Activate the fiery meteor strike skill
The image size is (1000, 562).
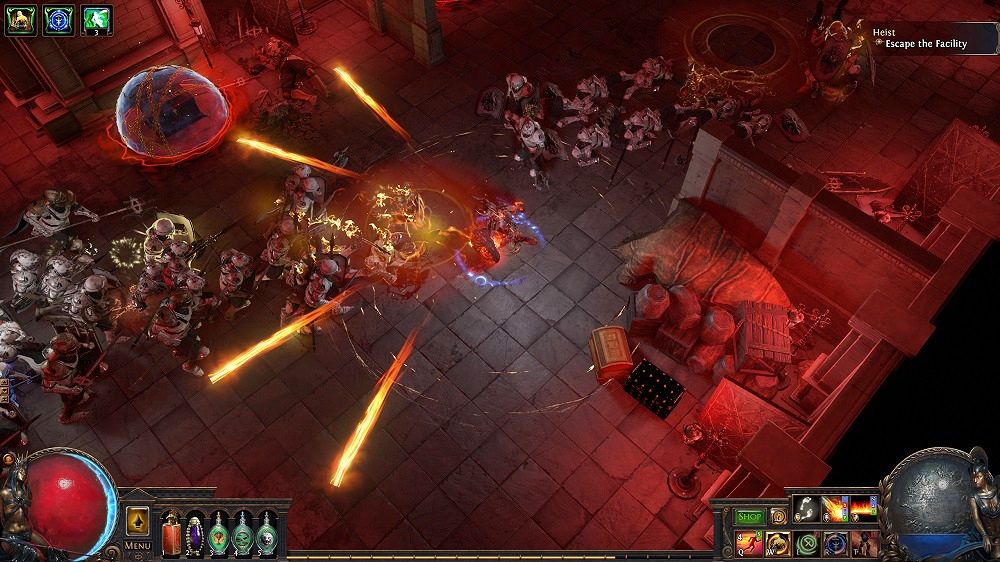[x=834, y=509]
